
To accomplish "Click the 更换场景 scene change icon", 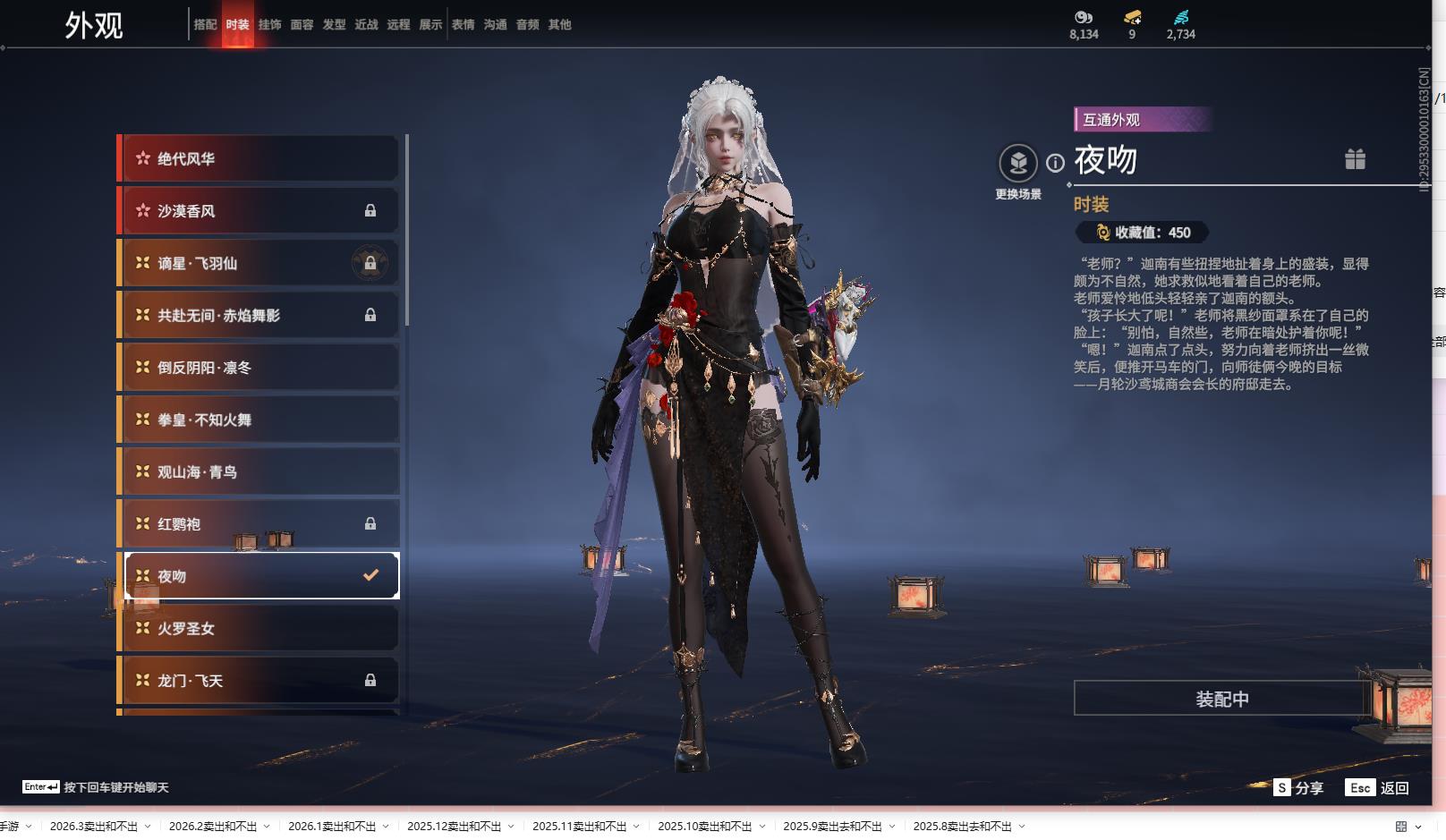I will pos(1017,164).
